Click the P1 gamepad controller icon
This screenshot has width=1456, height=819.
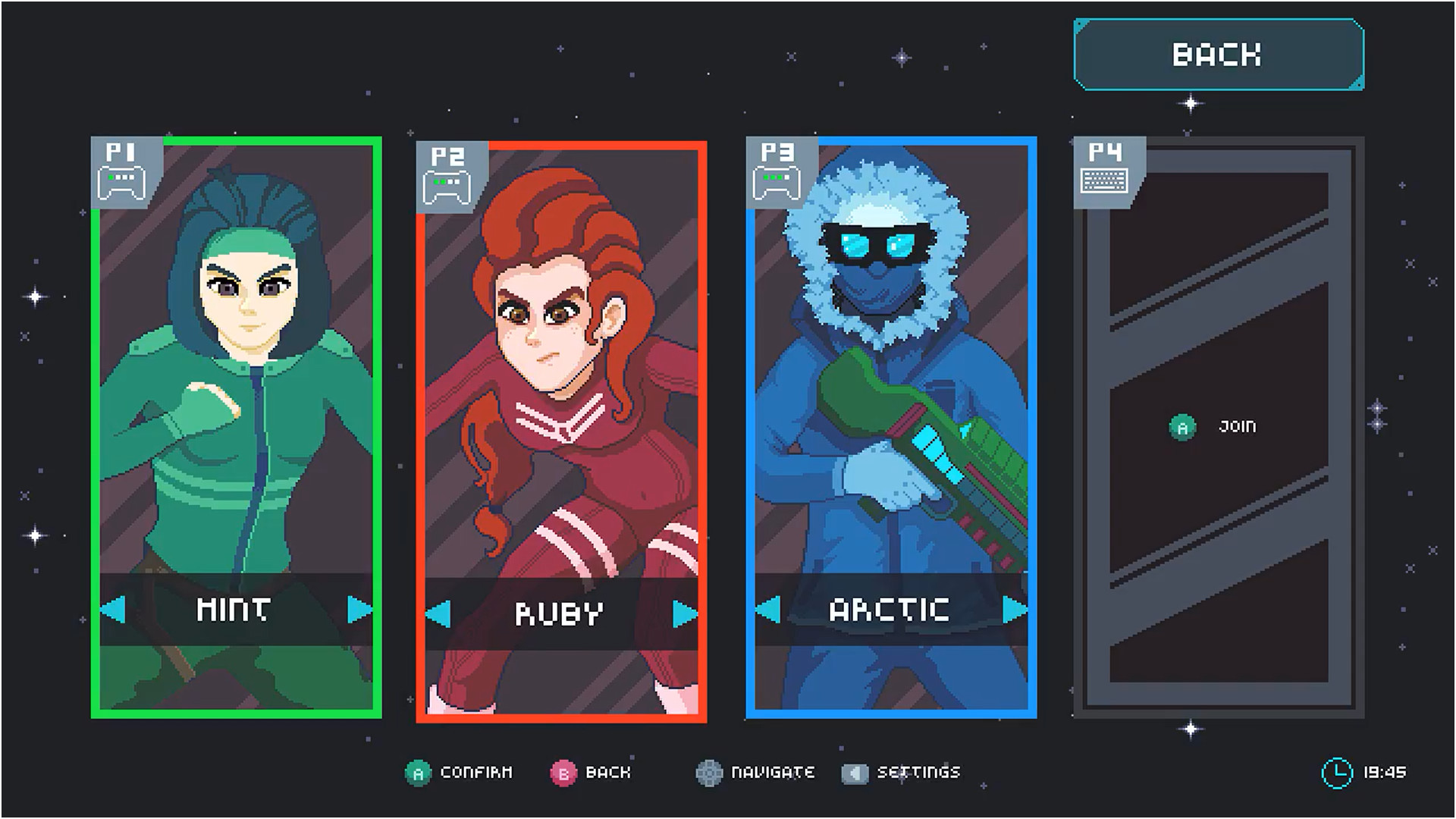tap(121, 180)
